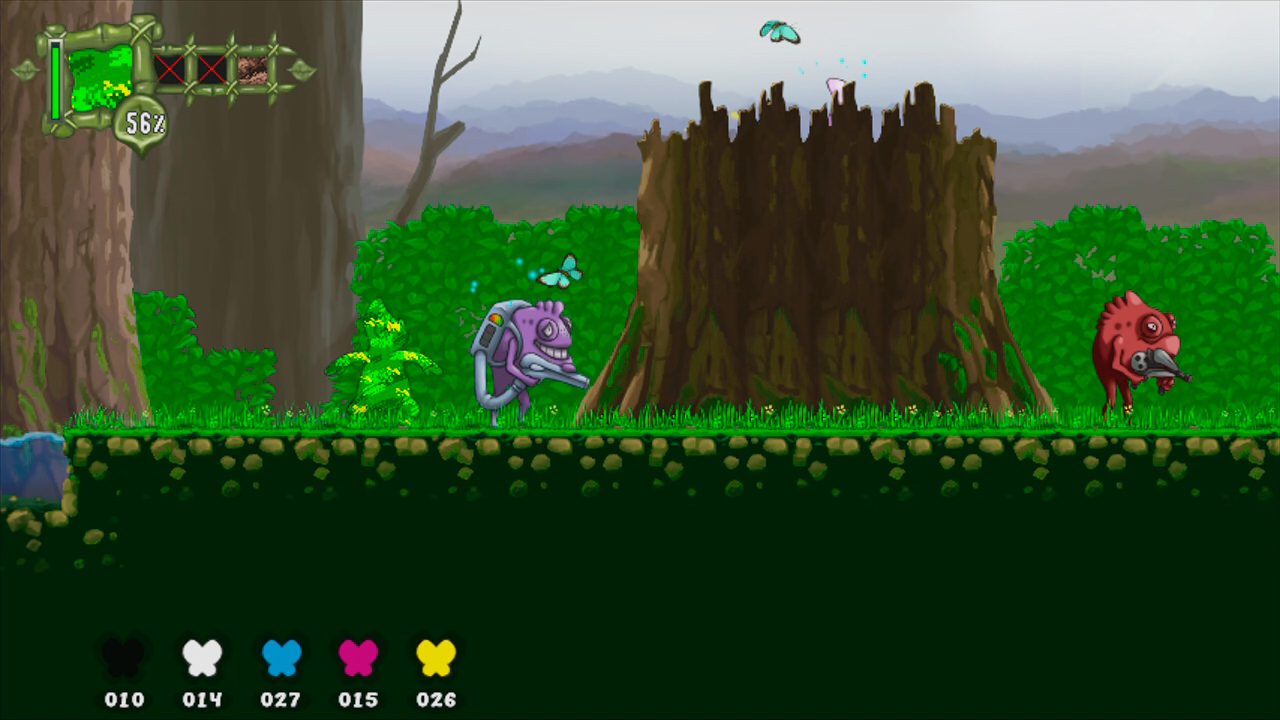
Task: Click the magenta butterfly count 015 label
Action: pos(358,700)
